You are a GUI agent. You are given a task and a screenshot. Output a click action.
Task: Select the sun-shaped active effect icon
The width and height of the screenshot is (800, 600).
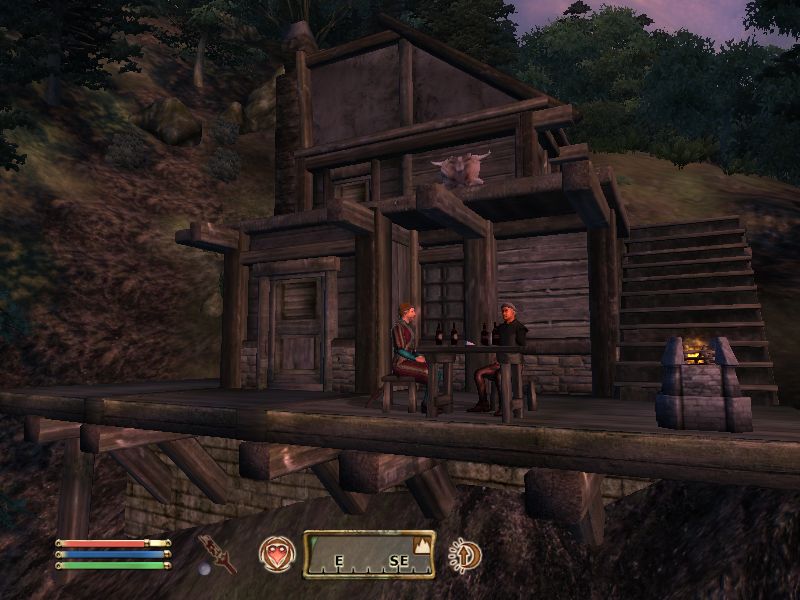pos(465,554)
